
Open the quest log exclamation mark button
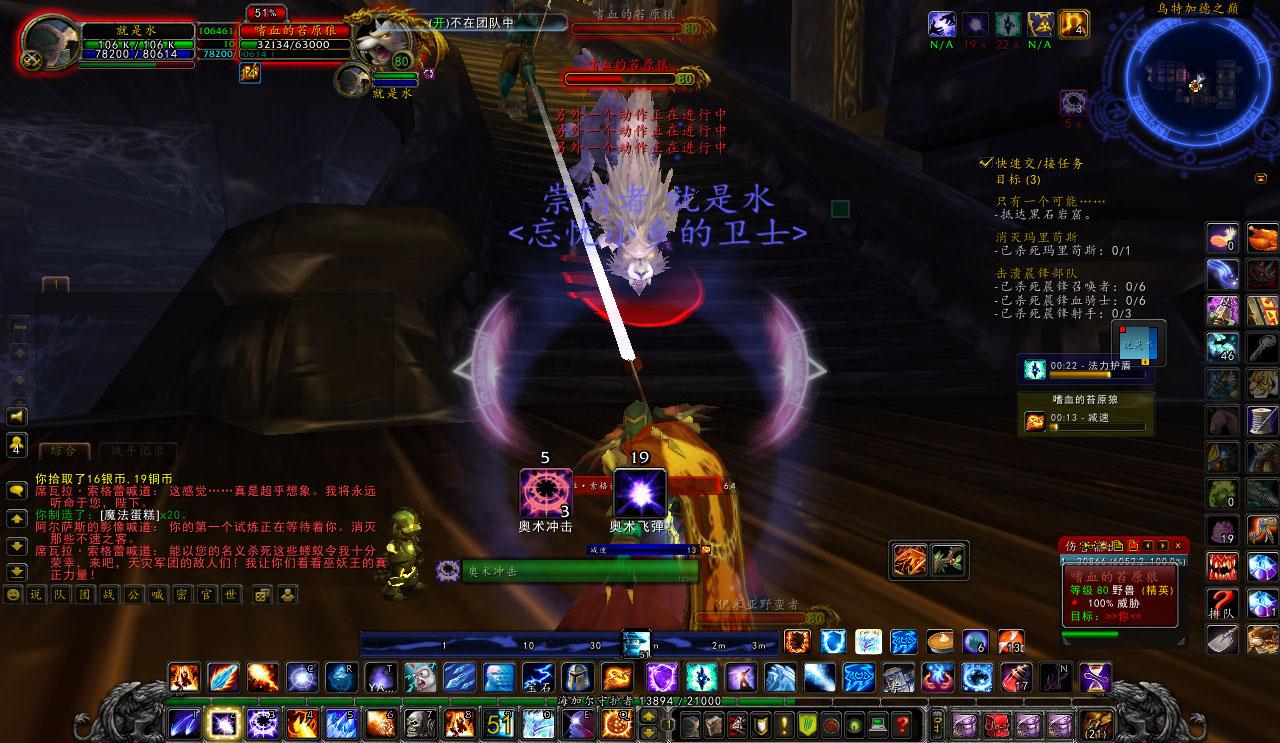784,724
